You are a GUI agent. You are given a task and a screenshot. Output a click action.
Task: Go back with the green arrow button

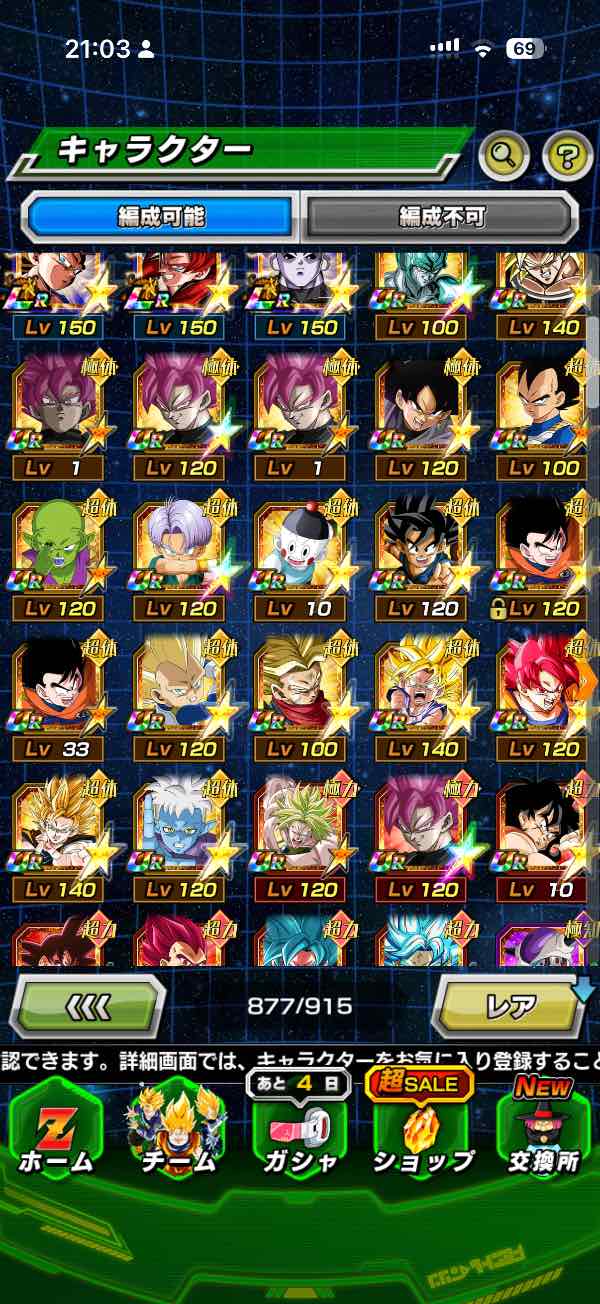pyautogui.click(x=86, y=1006)
